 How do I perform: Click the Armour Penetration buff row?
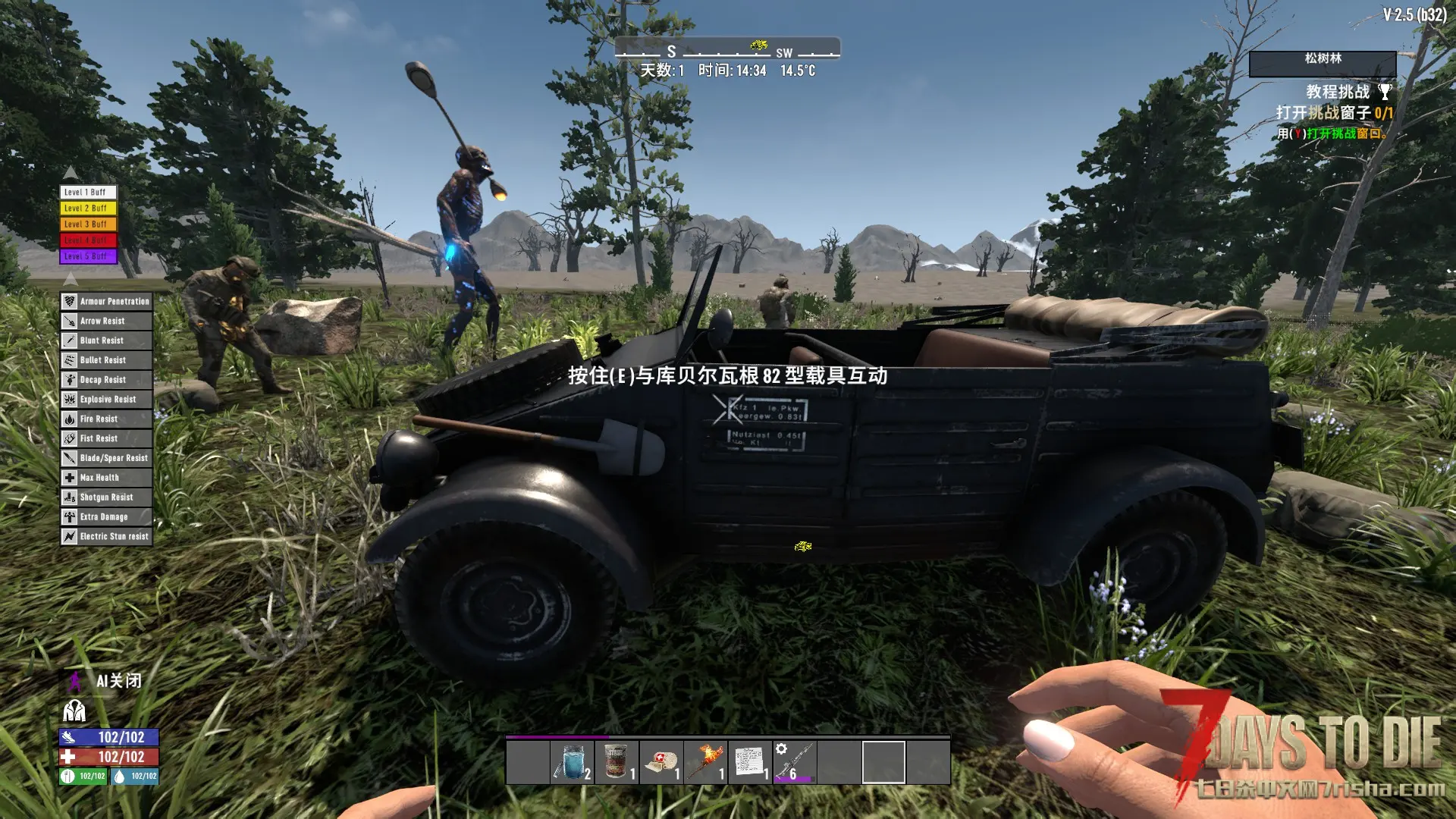point(106,302)
